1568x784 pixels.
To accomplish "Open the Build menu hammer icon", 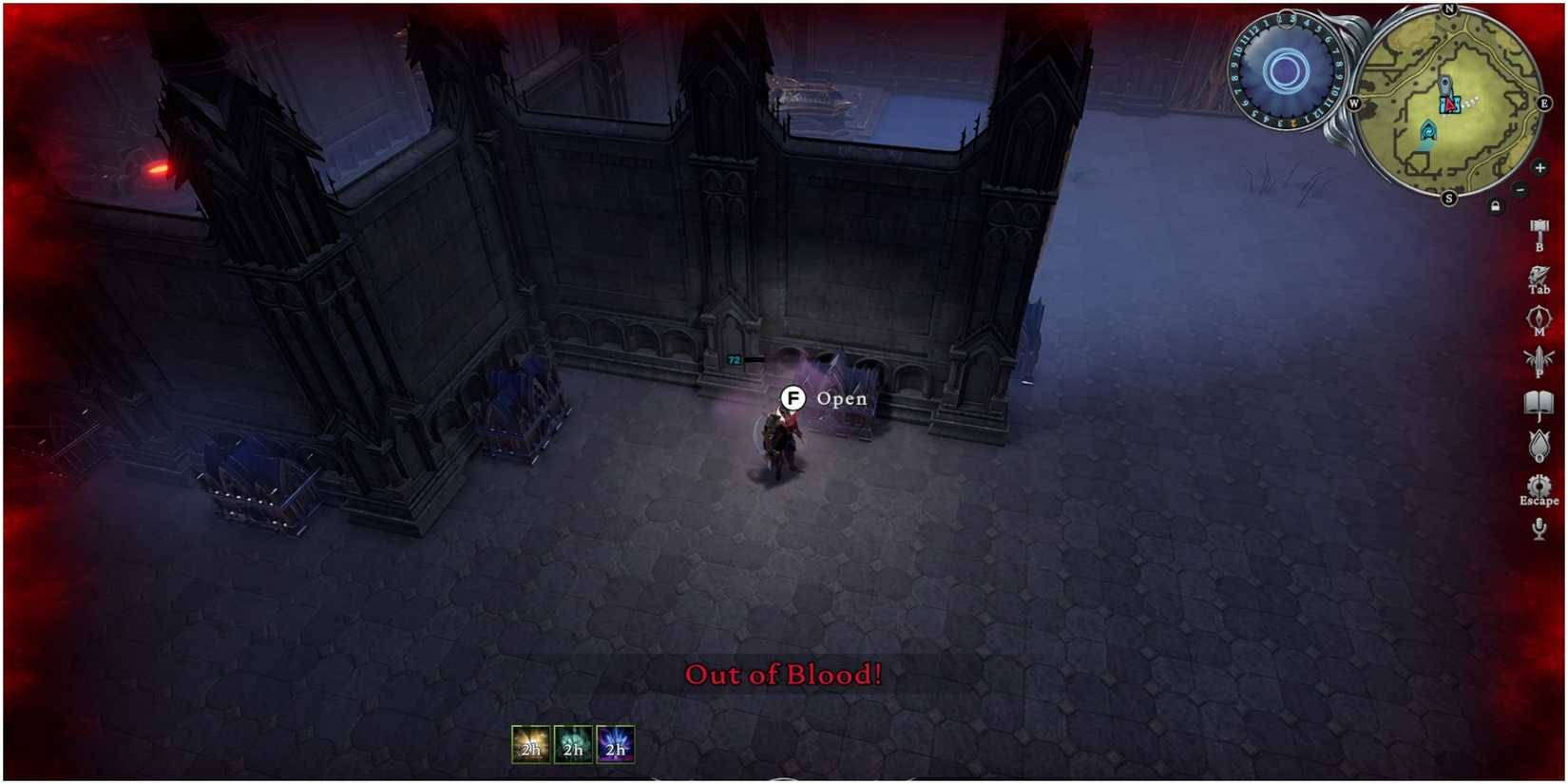I will point(1538,230).
